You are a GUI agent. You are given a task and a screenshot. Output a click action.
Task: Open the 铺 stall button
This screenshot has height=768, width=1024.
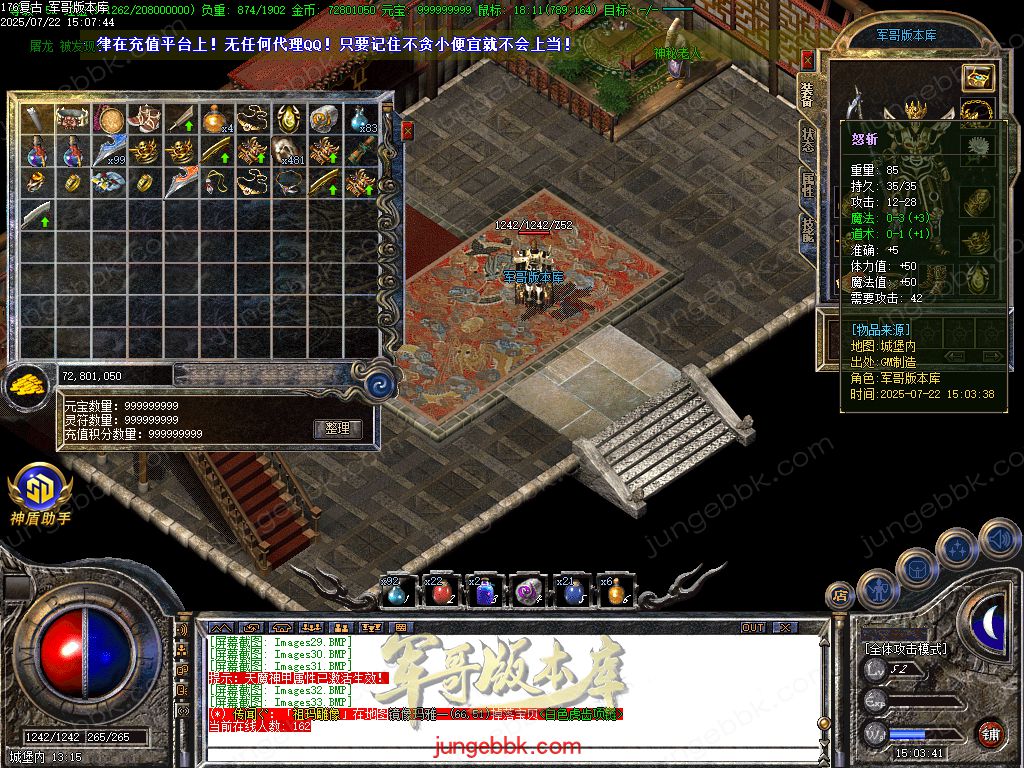990,734
